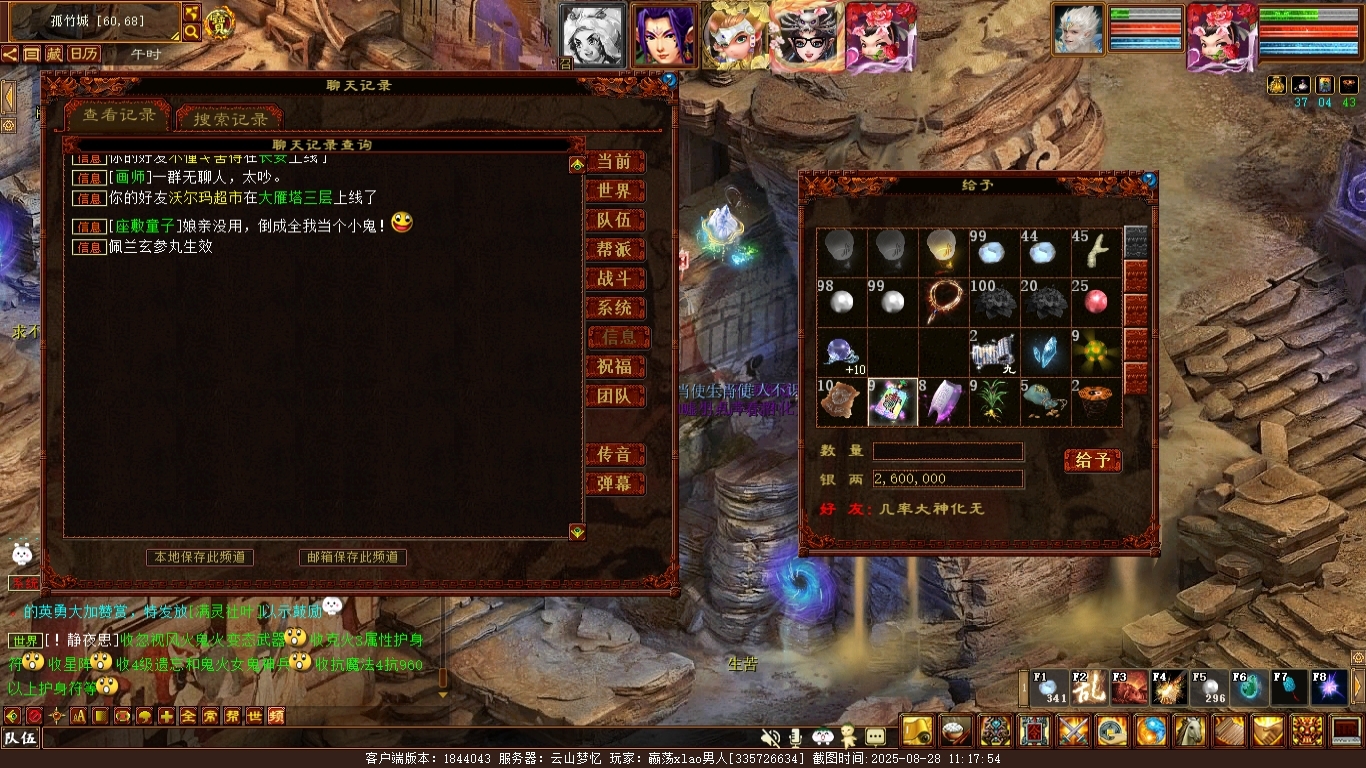Select the red prayer bead bracelet item

943,299
